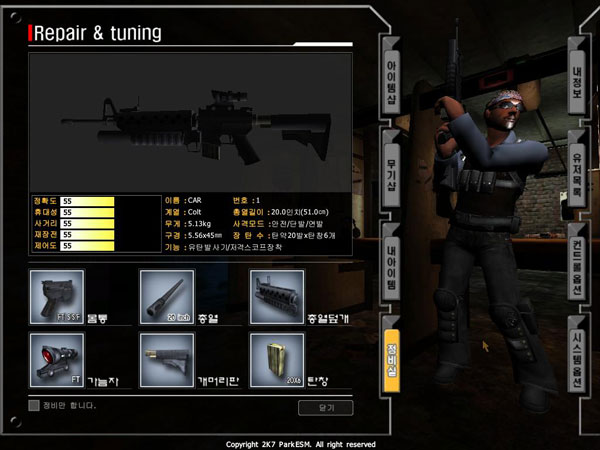This screenshot has width=600, height=450.
Task: Tick the 정비만 합니다 checkbox
Action: 34,405
